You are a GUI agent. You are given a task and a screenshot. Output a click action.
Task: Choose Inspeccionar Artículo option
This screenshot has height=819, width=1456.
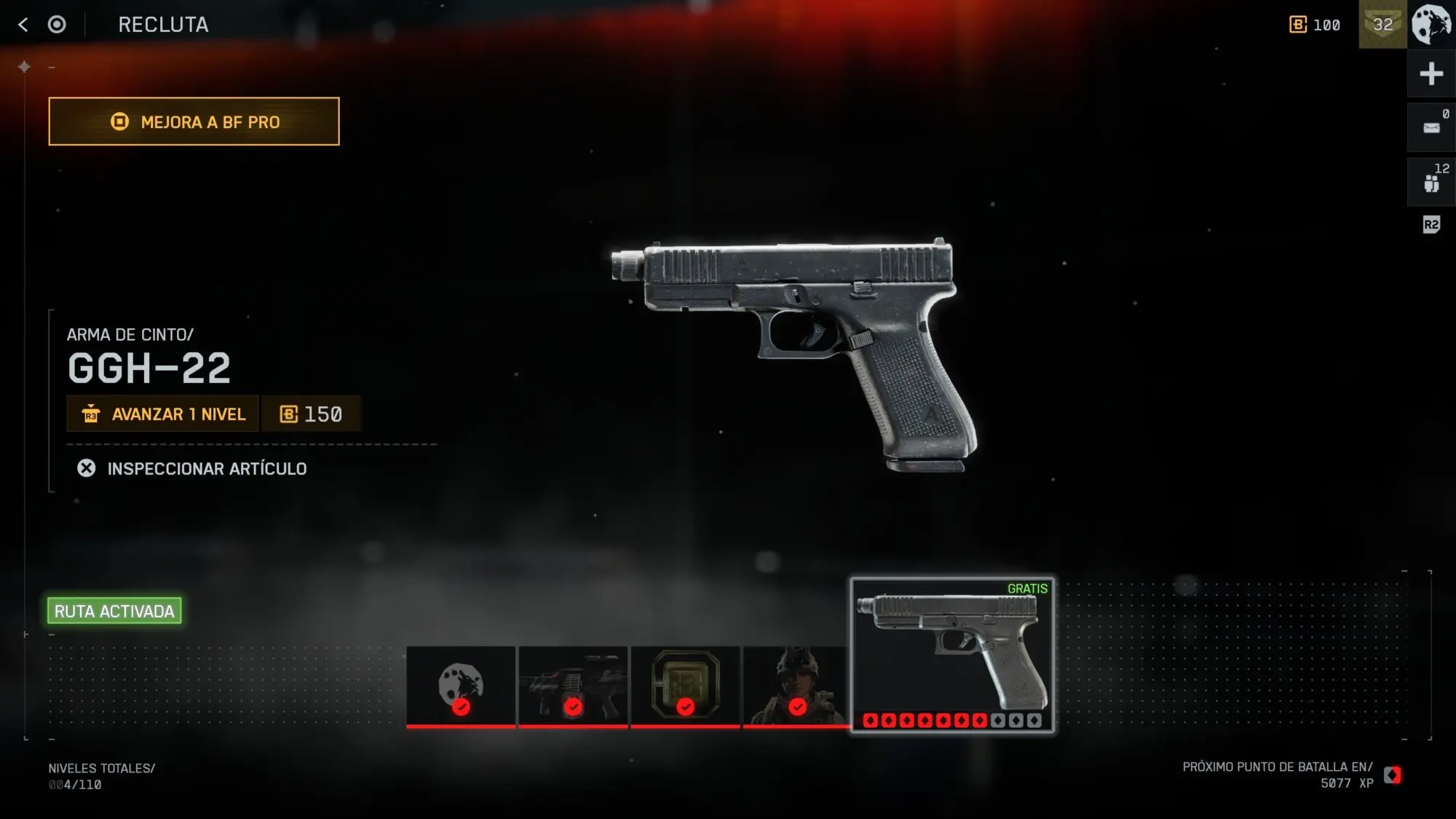point(192,469)
